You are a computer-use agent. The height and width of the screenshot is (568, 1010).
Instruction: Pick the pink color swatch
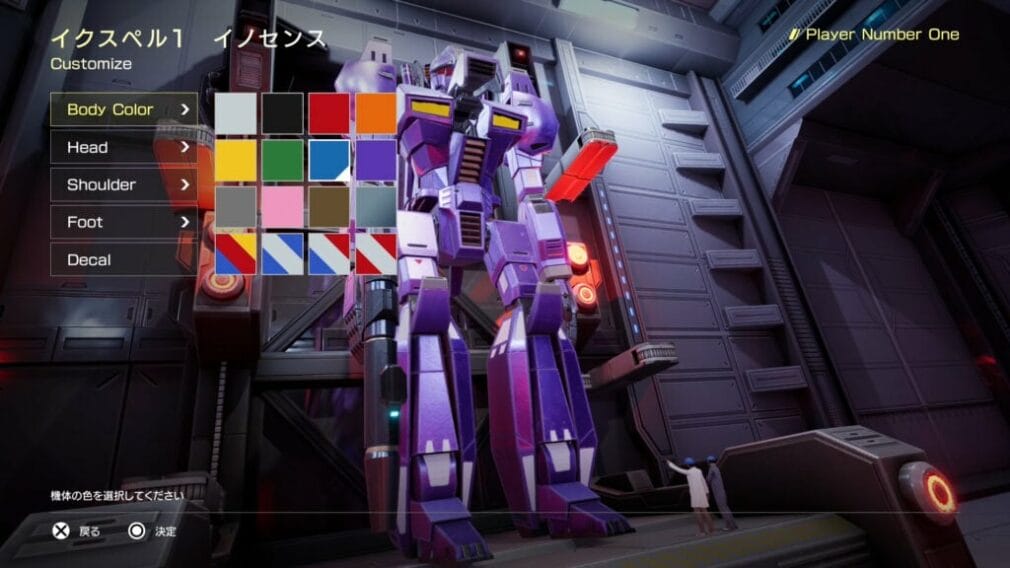[x=283, y=207]
